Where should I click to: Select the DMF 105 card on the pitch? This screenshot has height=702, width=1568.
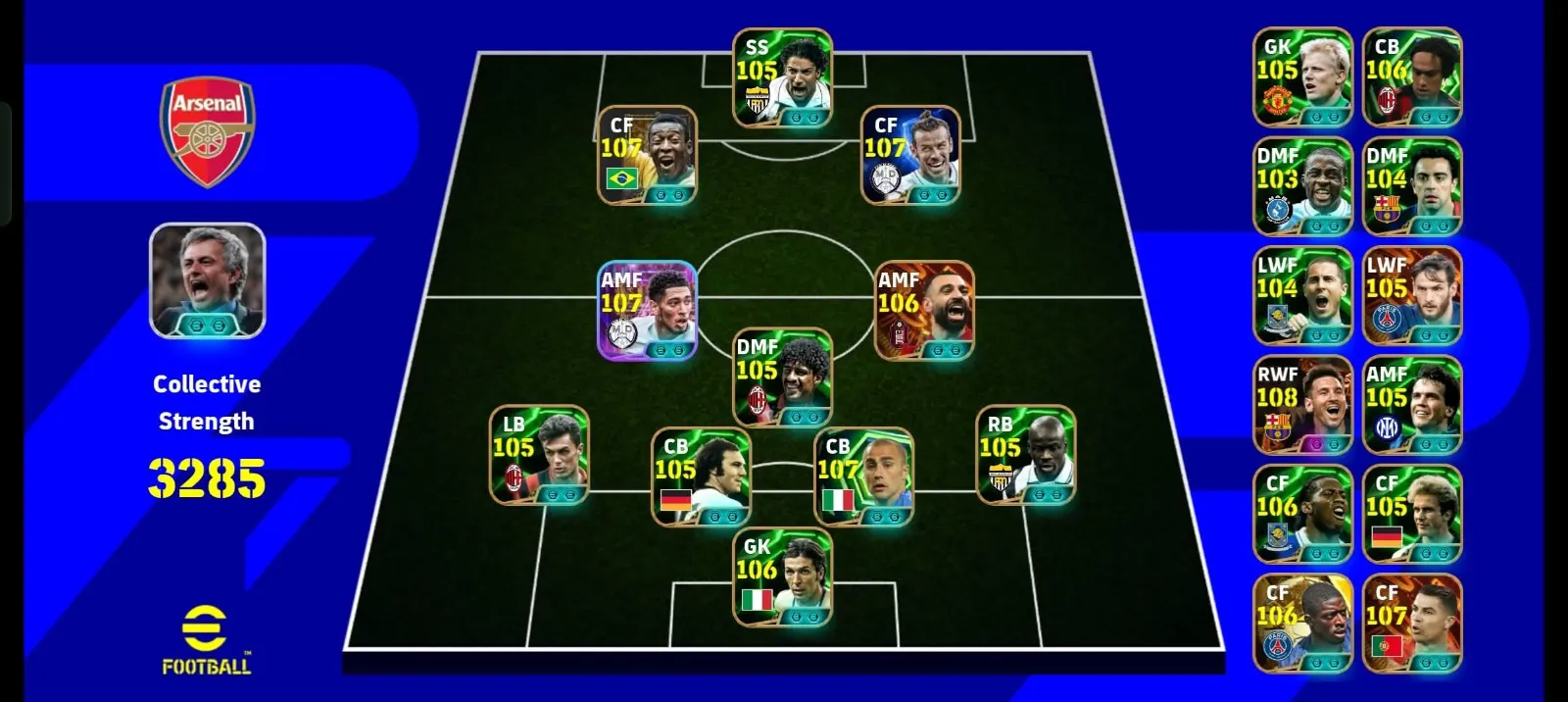[783, 377]
